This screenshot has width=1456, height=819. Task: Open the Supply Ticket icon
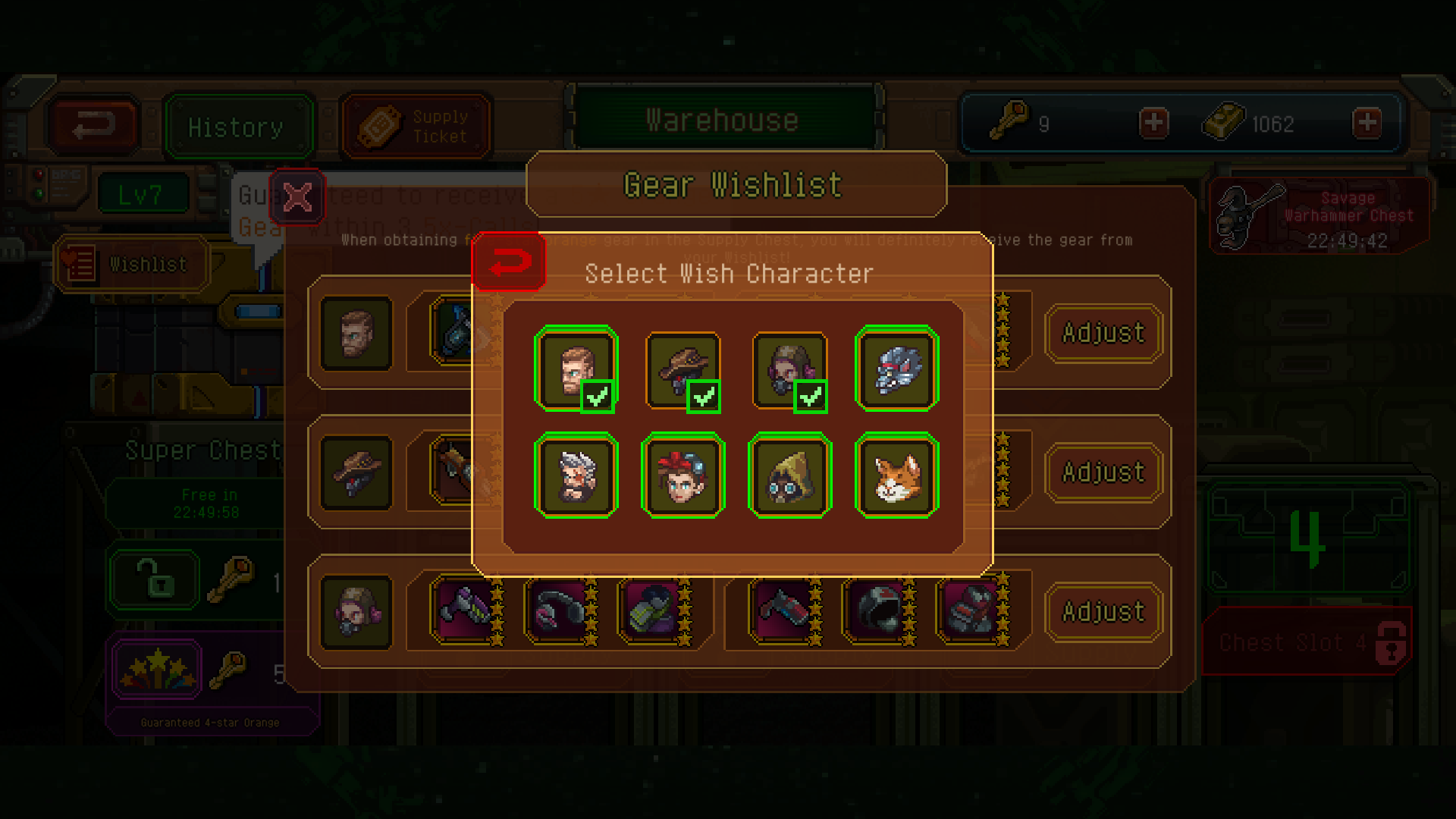[416, 124]
